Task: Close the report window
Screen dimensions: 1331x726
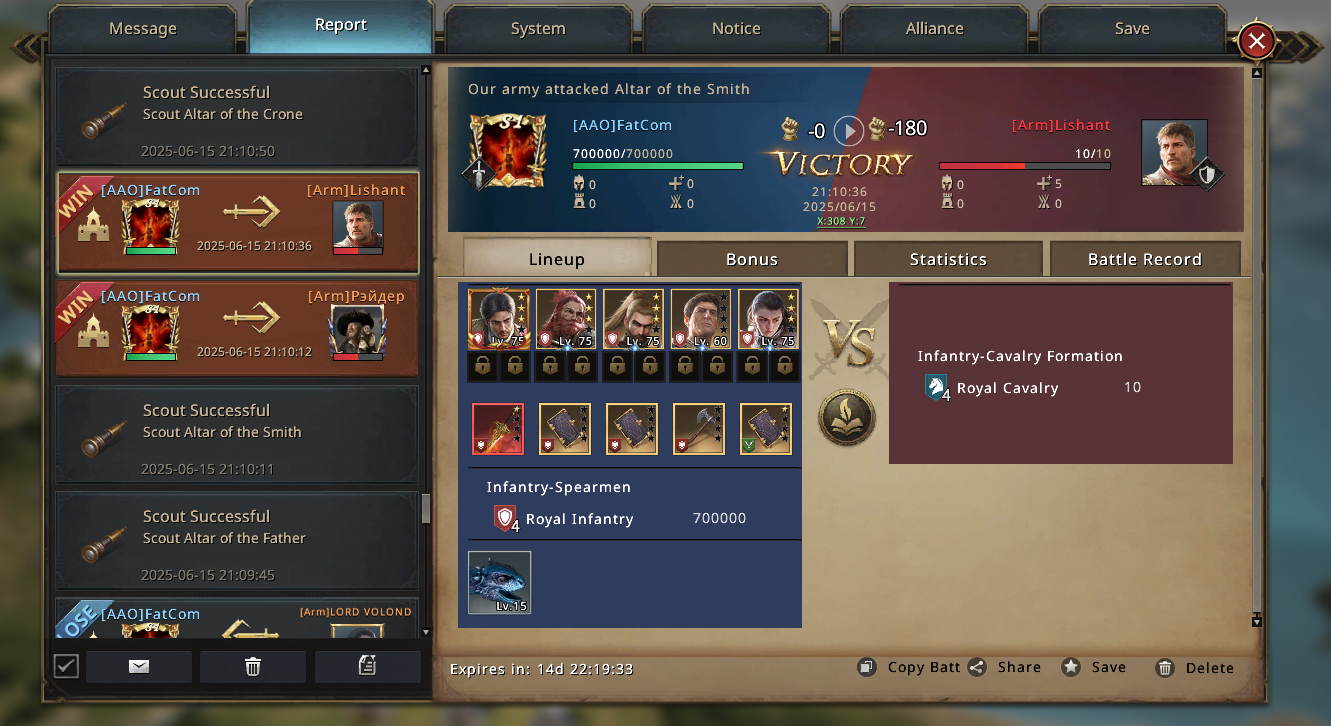Action: (x=1257, y=41)
